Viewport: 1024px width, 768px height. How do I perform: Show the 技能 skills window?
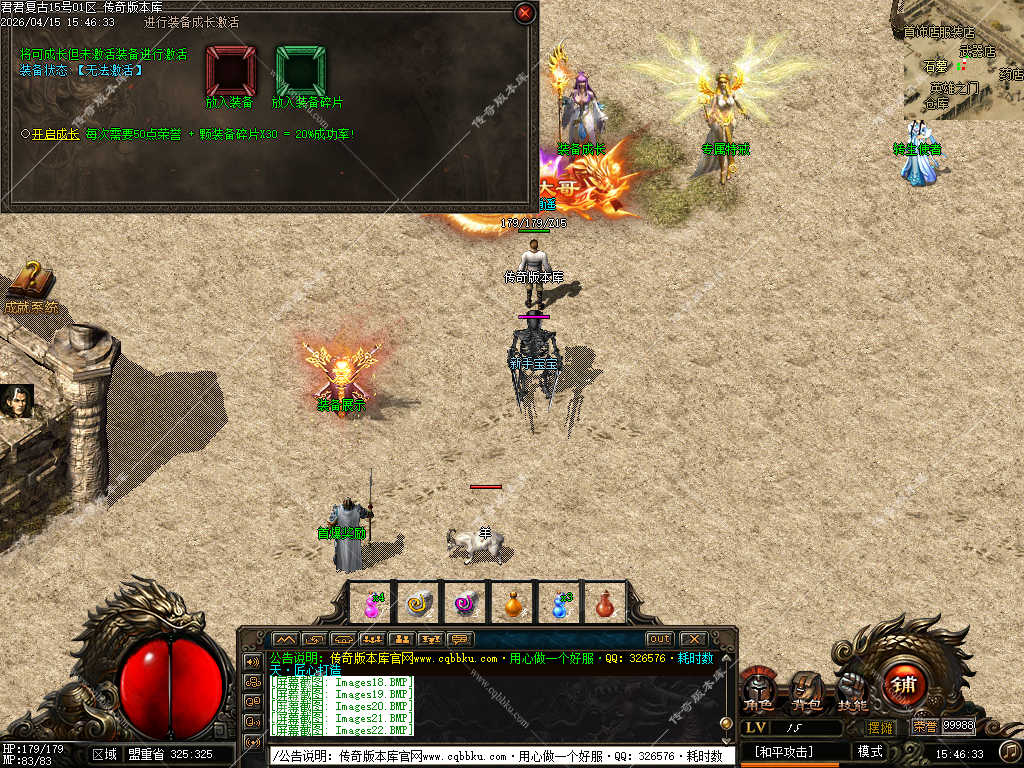coord(852,690)
